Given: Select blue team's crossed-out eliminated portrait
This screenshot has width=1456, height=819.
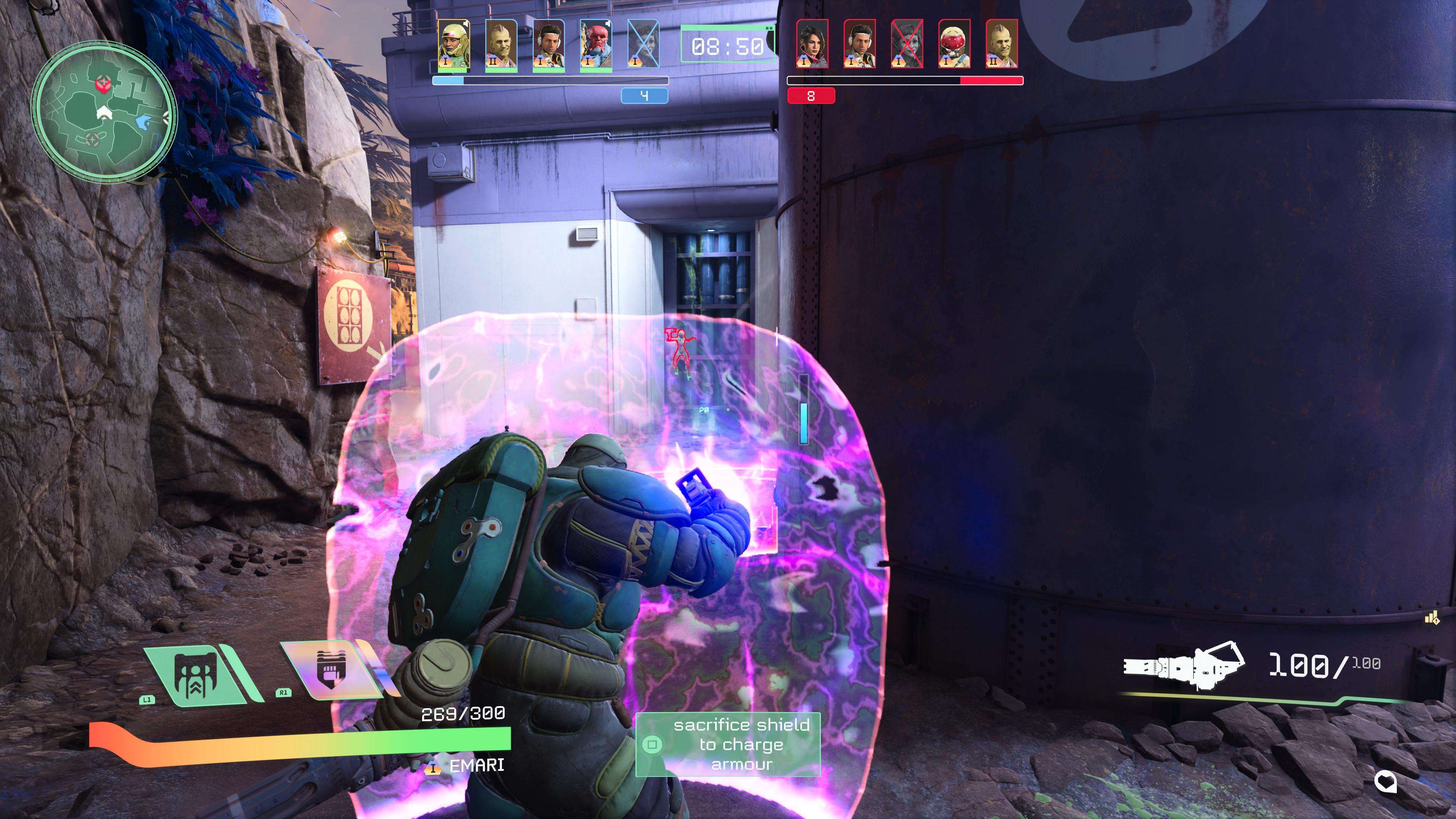Looking at the screenshot, I should 643,45.
